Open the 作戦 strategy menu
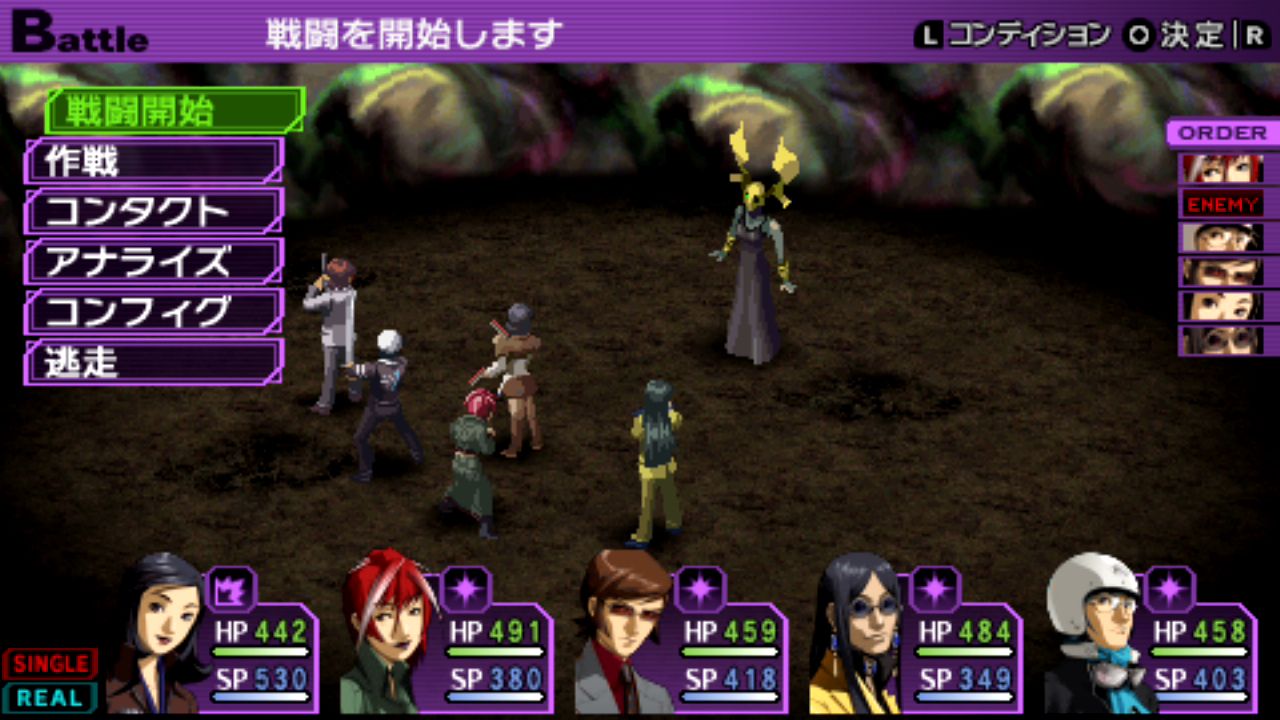Viewport: 1280px width, 720px height. coord(154,161)
